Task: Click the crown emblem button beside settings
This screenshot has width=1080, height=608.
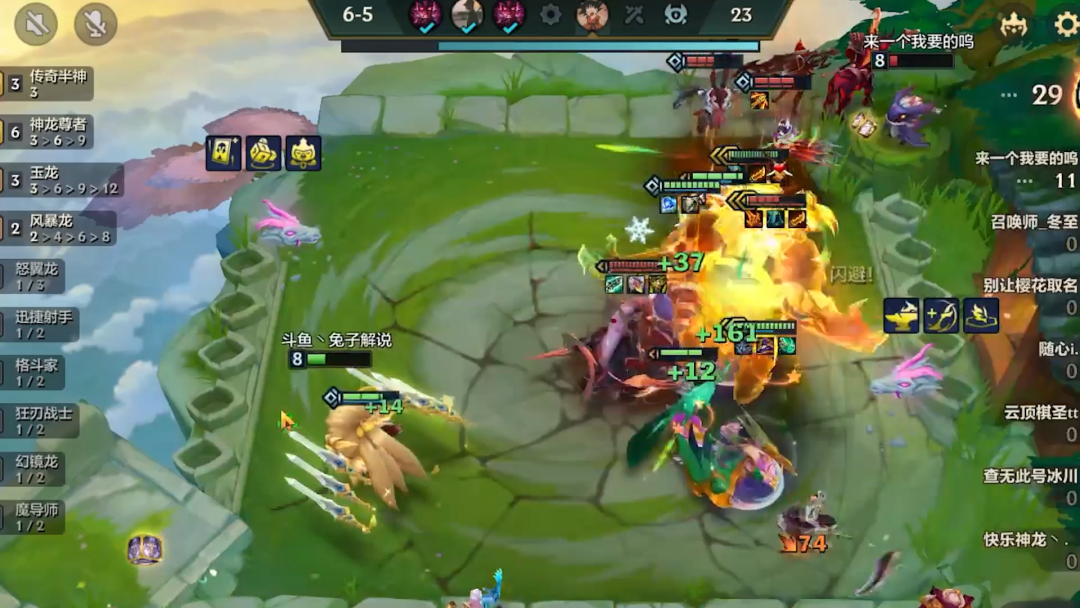Action: pos(1014,24)
